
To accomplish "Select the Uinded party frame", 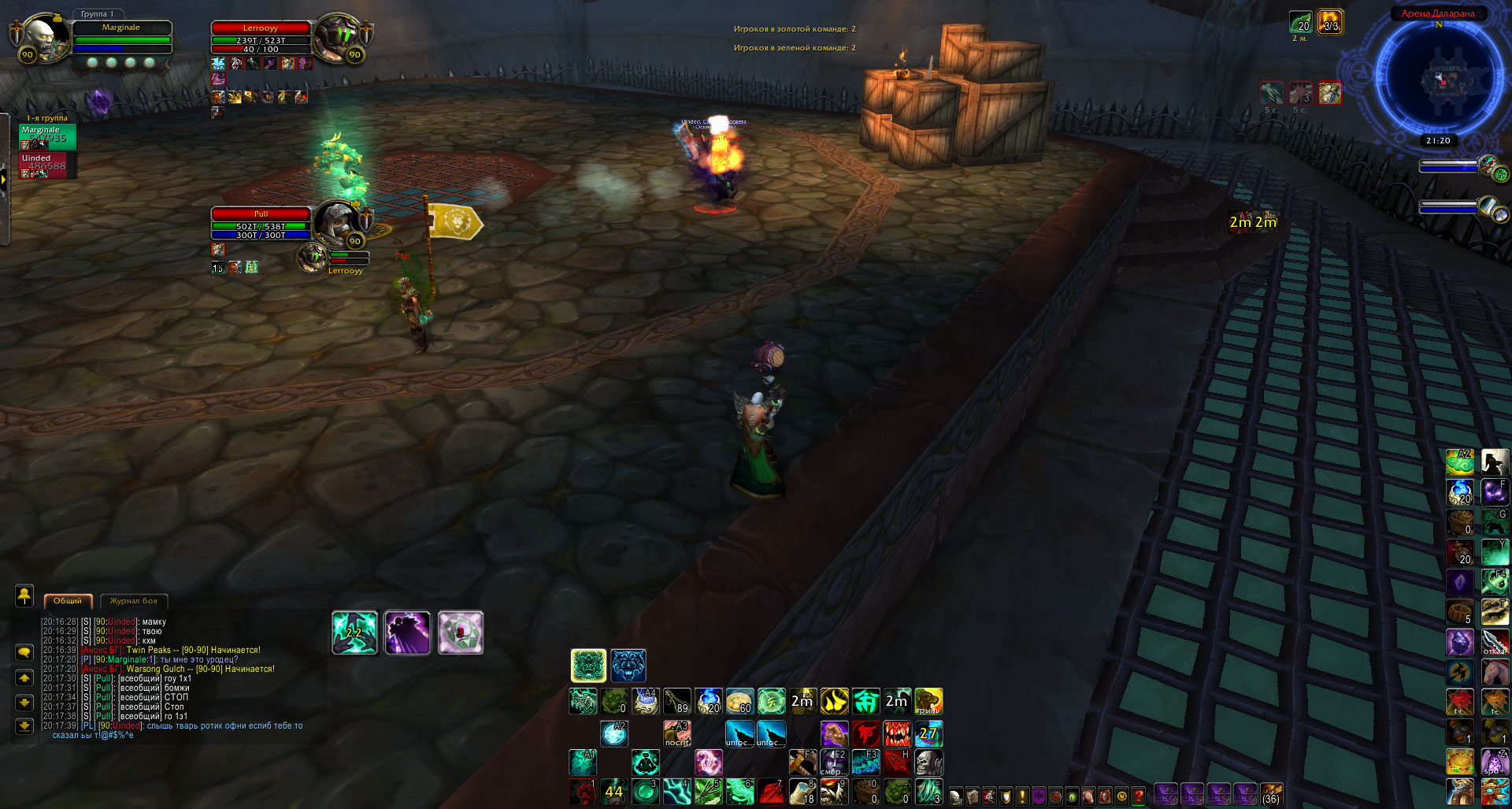I will [x=47, y=164].
